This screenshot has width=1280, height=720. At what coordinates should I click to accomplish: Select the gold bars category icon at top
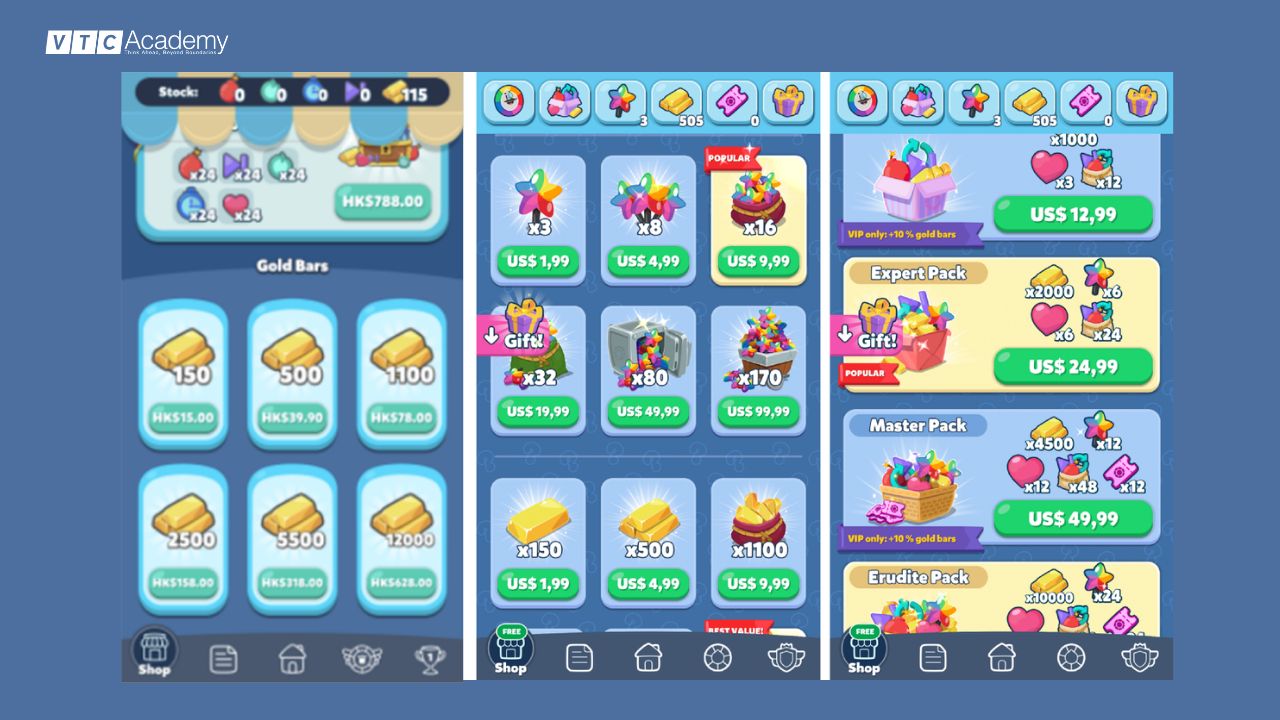pos(675,101)
